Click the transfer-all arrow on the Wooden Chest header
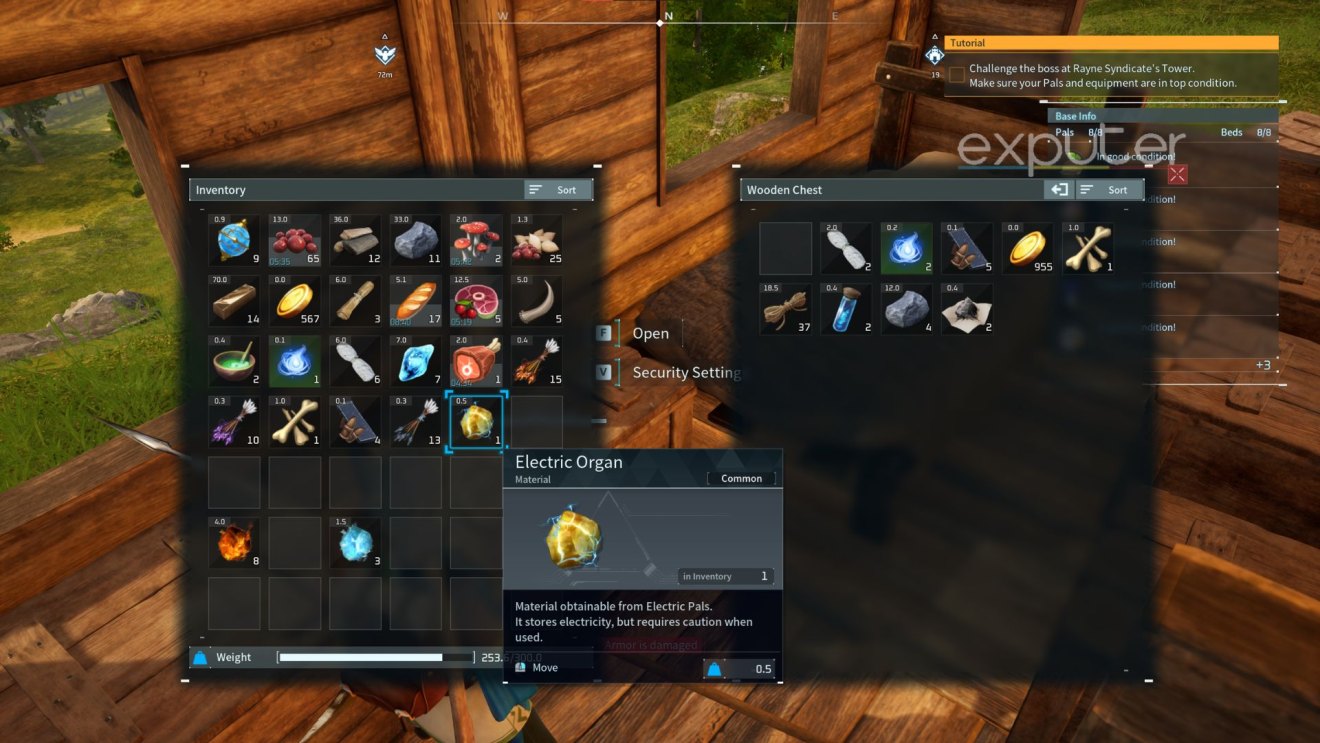The height and width of the screenshot is (743, 1320). [1059, 189]
